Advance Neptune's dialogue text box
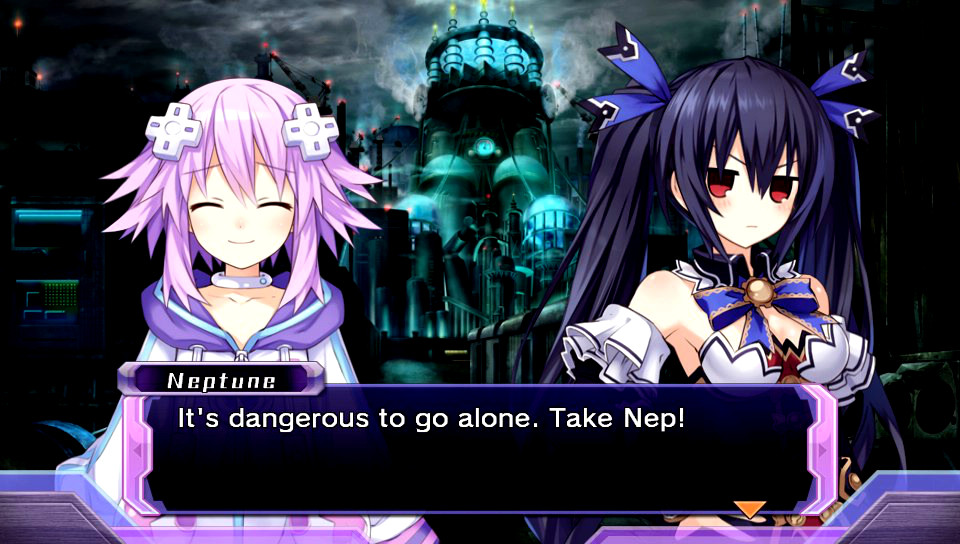This screenshot has width=960, height=544. point(478,448)
